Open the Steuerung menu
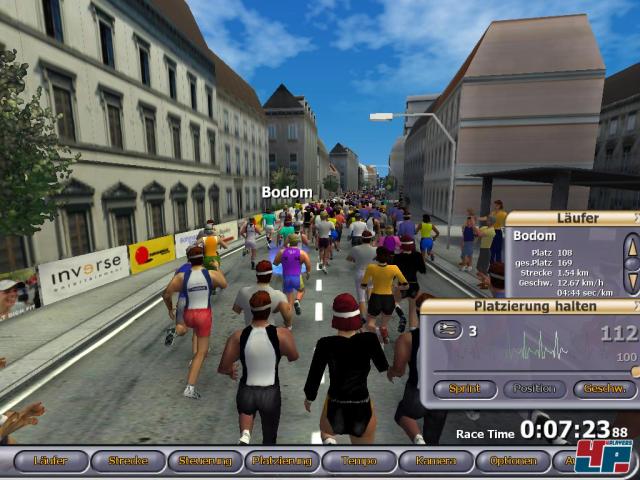Screen dimensions: 640x480 pyautogui.click(x=205, y=461)
